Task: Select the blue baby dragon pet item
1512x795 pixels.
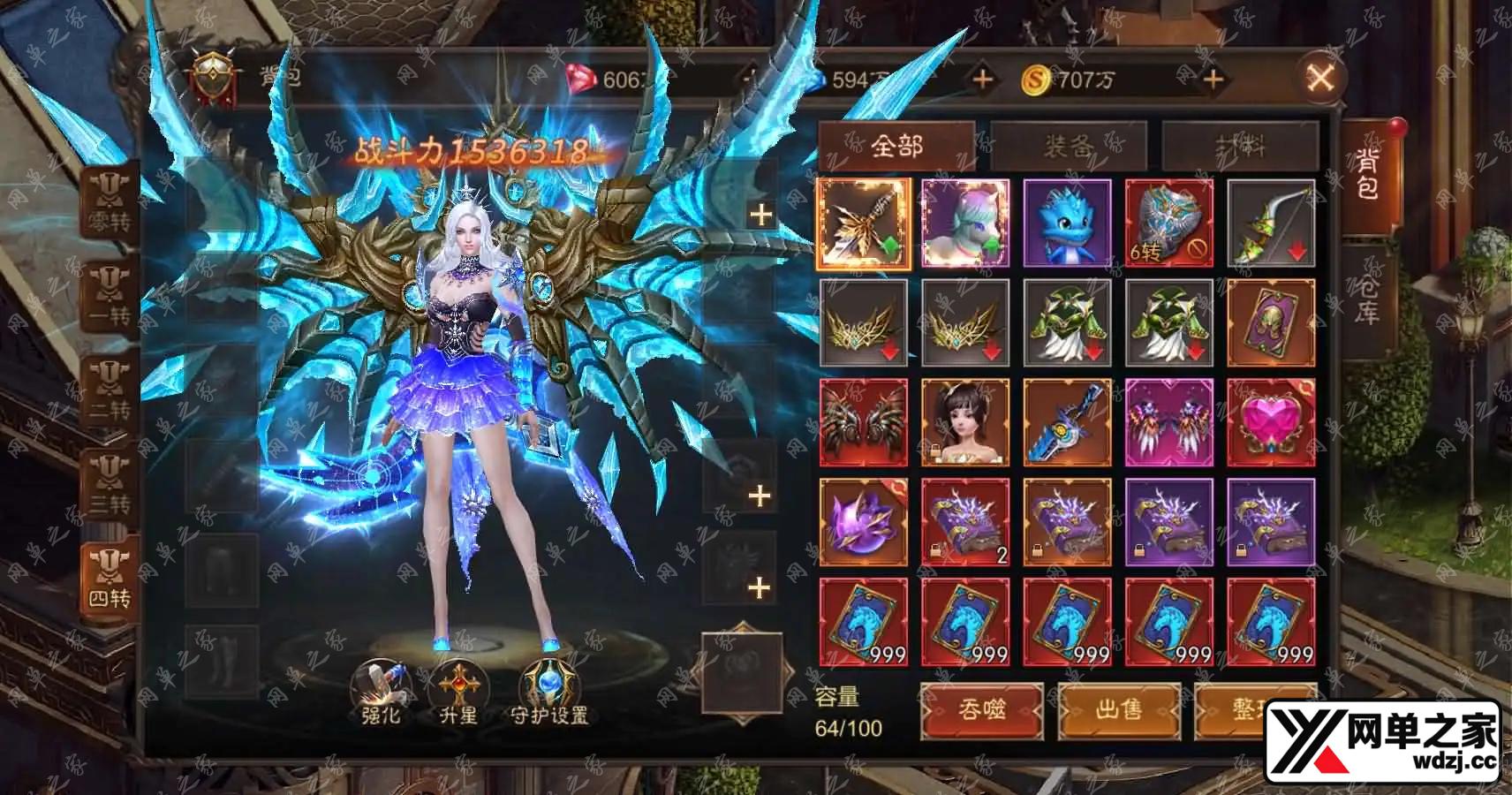Action: 1067,223
